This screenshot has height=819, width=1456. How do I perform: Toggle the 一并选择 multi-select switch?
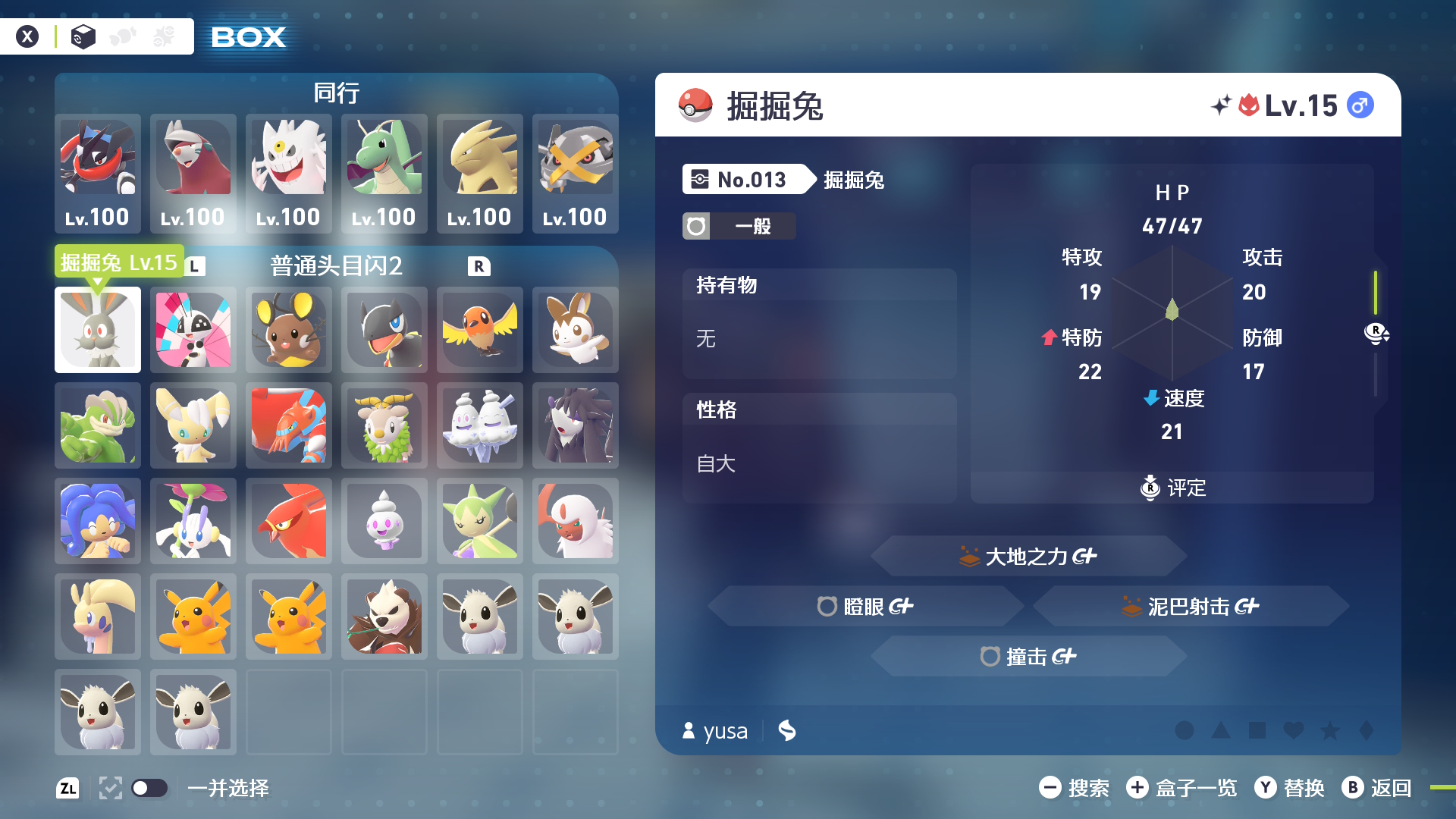150,789
